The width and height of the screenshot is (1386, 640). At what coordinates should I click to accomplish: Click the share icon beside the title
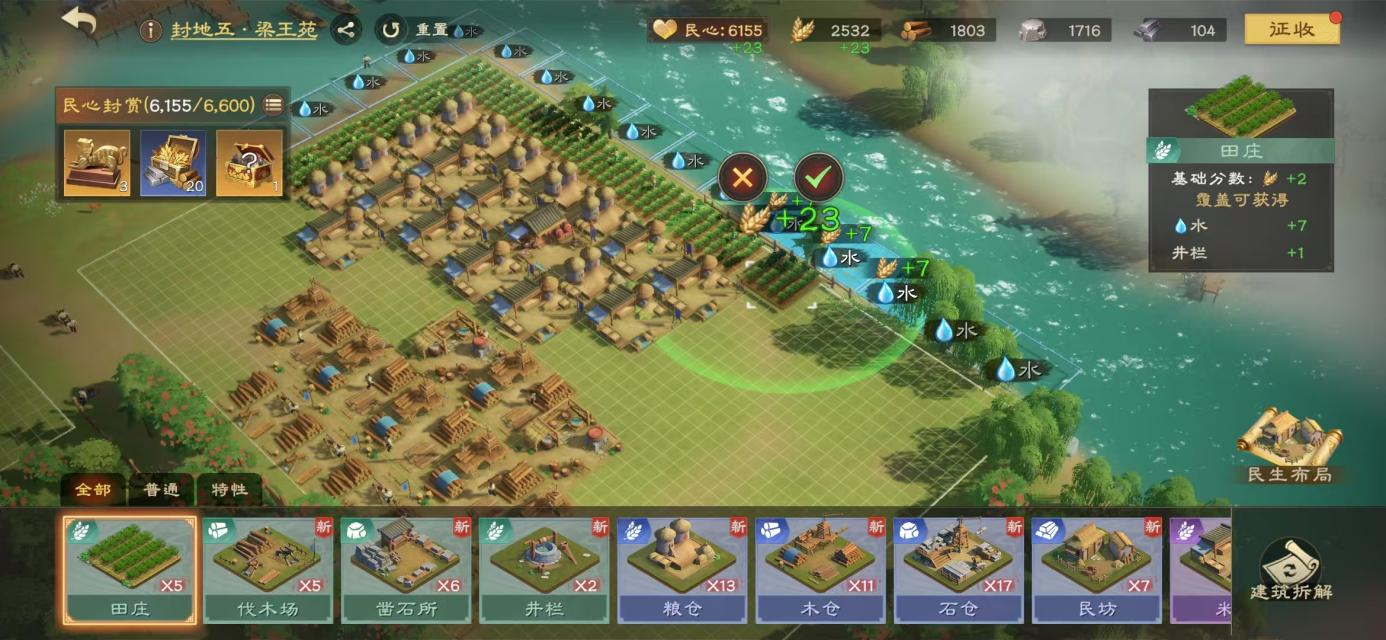[345, 30]
